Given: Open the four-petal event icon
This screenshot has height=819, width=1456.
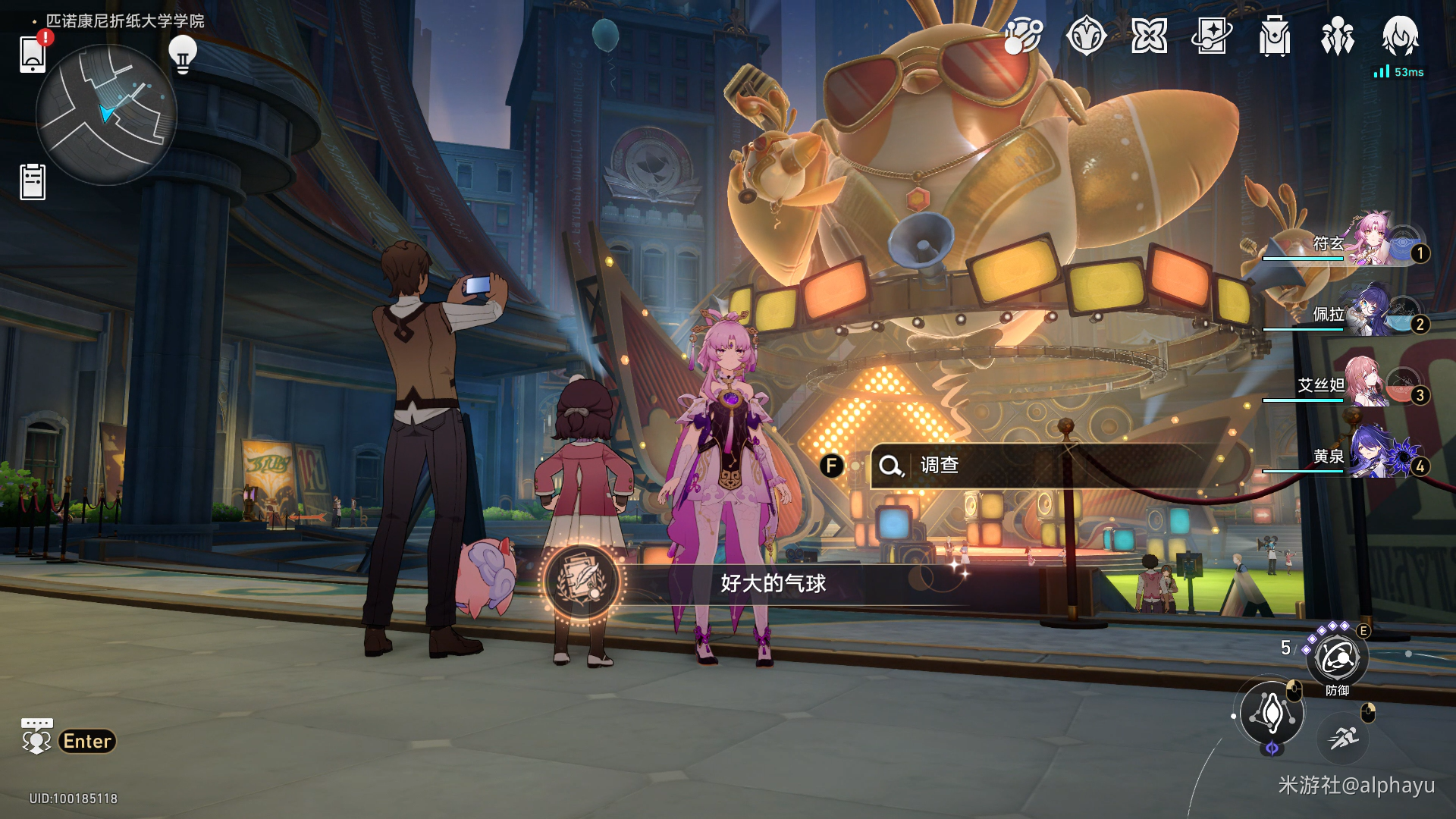Looking at the screenshot, I should [1149, 36].
